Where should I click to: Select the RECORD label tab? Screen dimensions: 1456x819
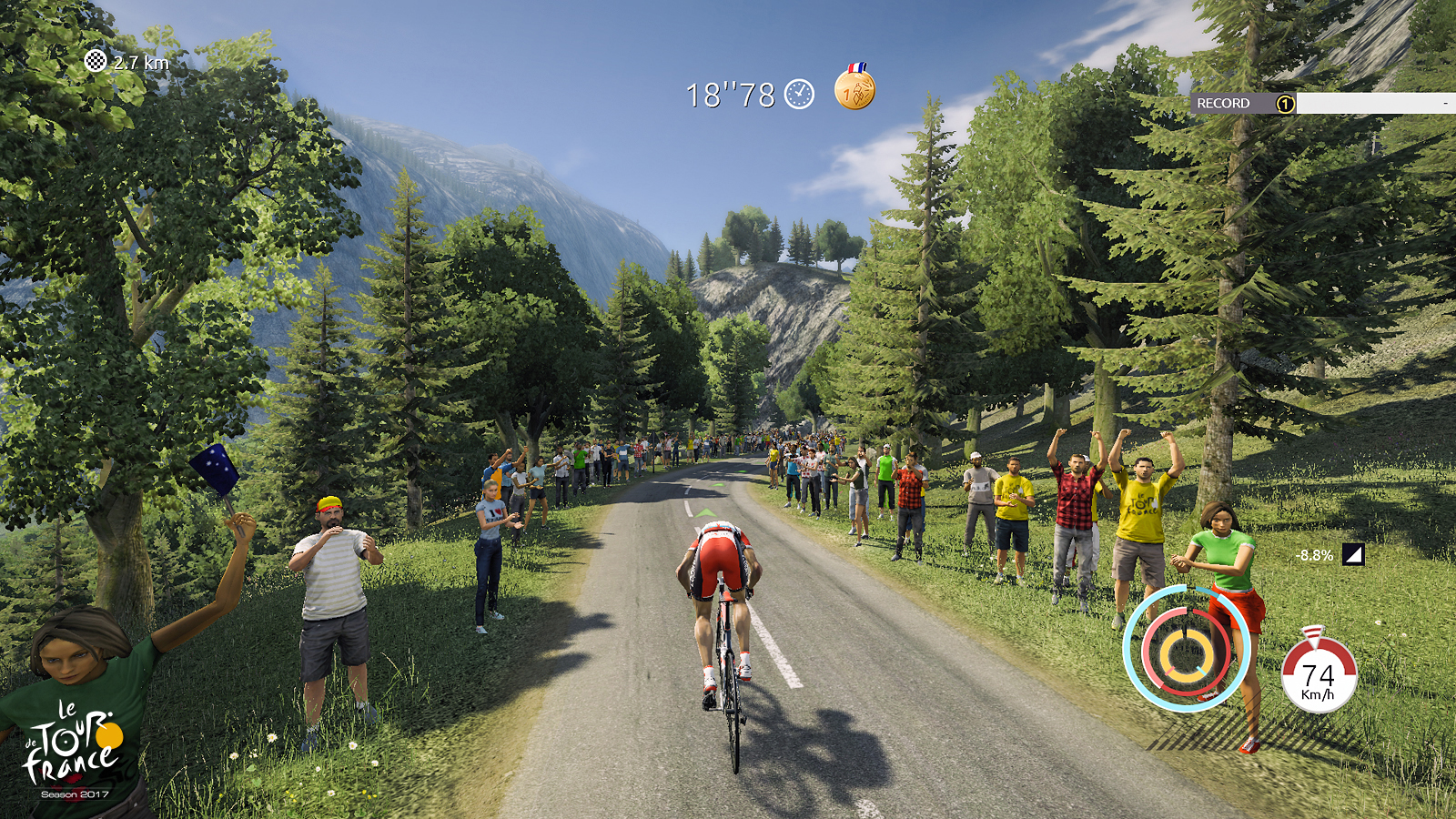click(x=1226, y=104)
